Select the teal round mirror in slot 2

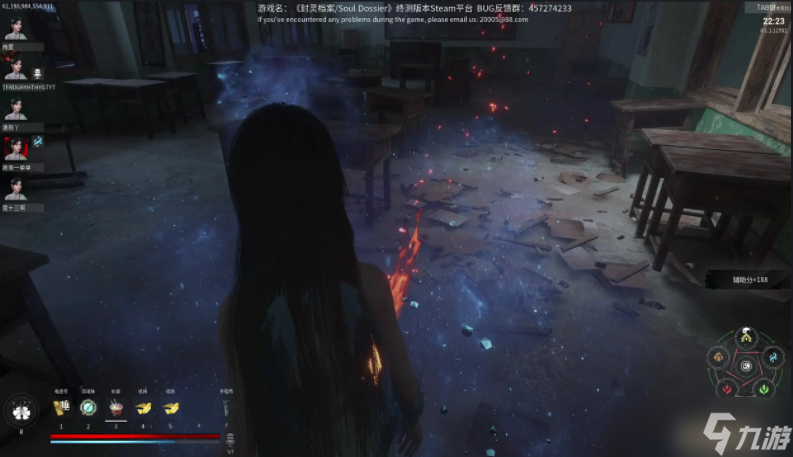[87, 407]
